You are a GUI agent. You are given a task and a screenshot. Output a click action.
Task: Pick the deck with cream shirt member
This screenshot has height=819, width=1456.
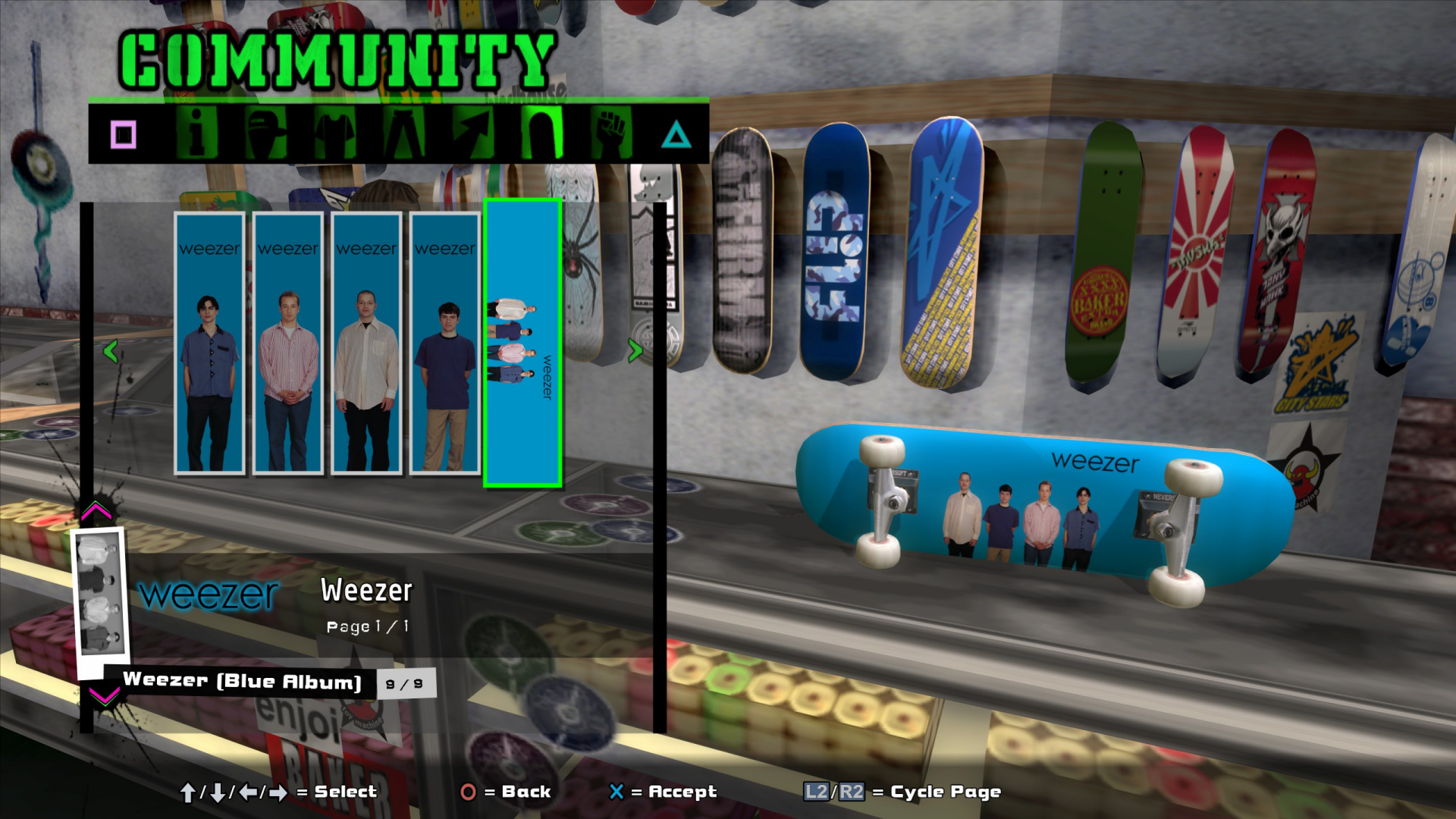[366, 343]
